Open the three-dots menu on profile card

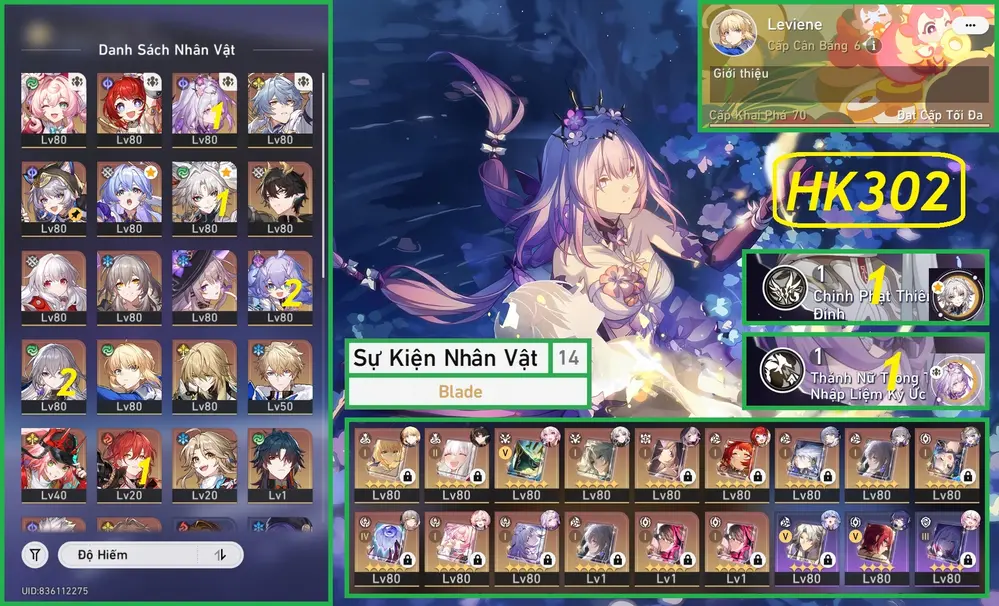966,25
